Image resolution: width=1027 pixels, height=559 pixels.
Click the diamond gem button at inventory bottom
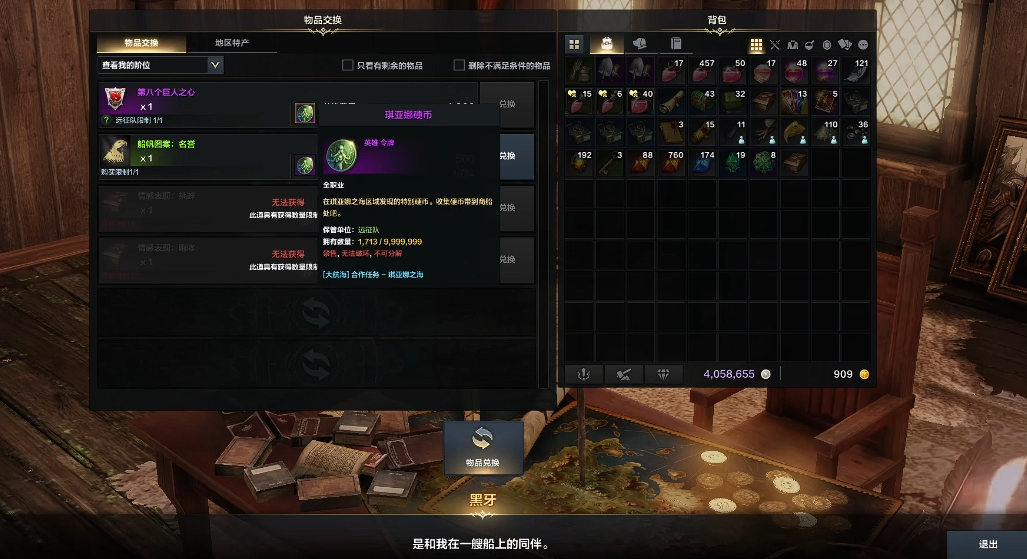664,374
